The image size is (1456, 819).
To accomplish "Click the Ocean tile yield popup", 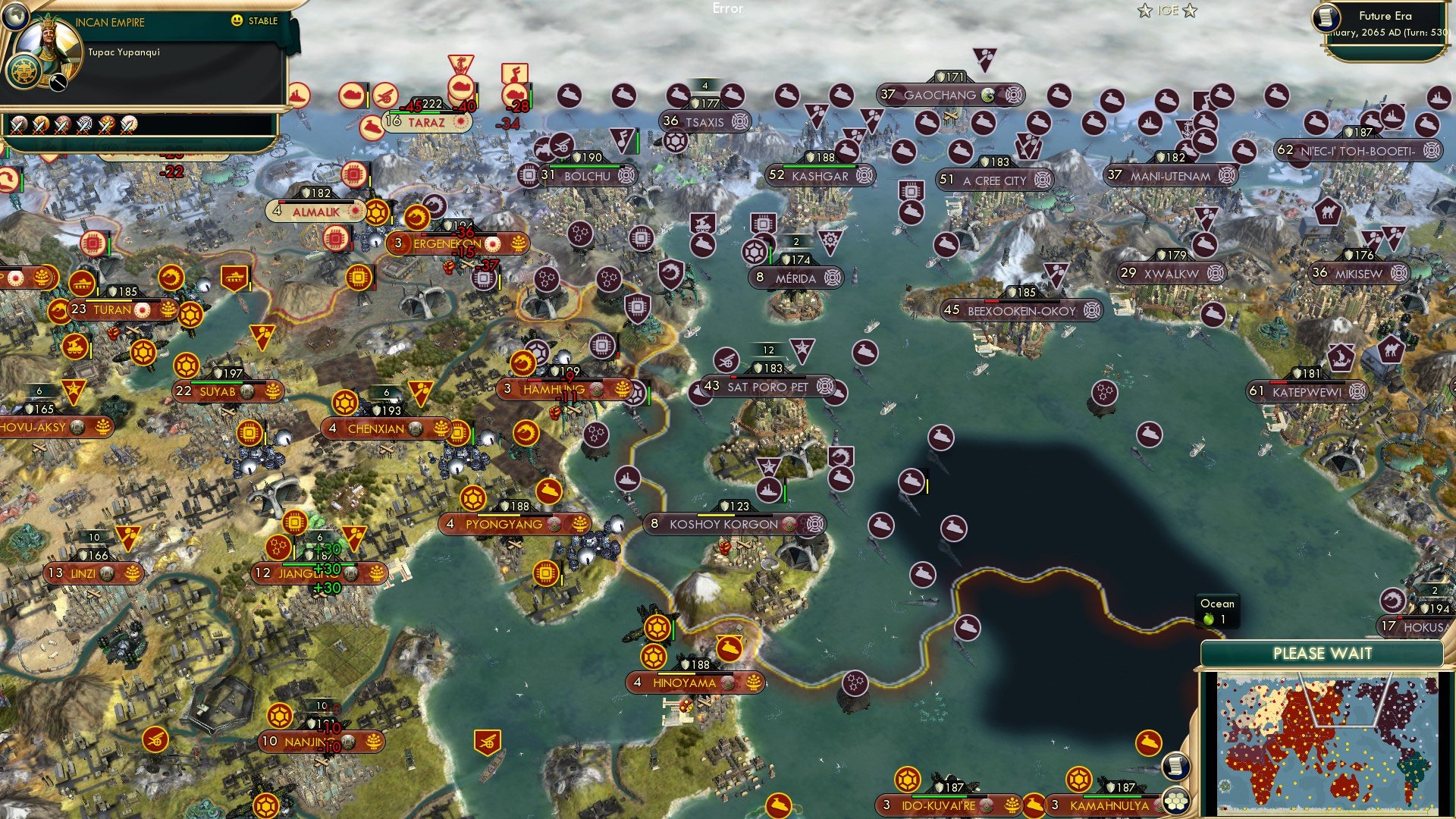I will point(1217,610).
